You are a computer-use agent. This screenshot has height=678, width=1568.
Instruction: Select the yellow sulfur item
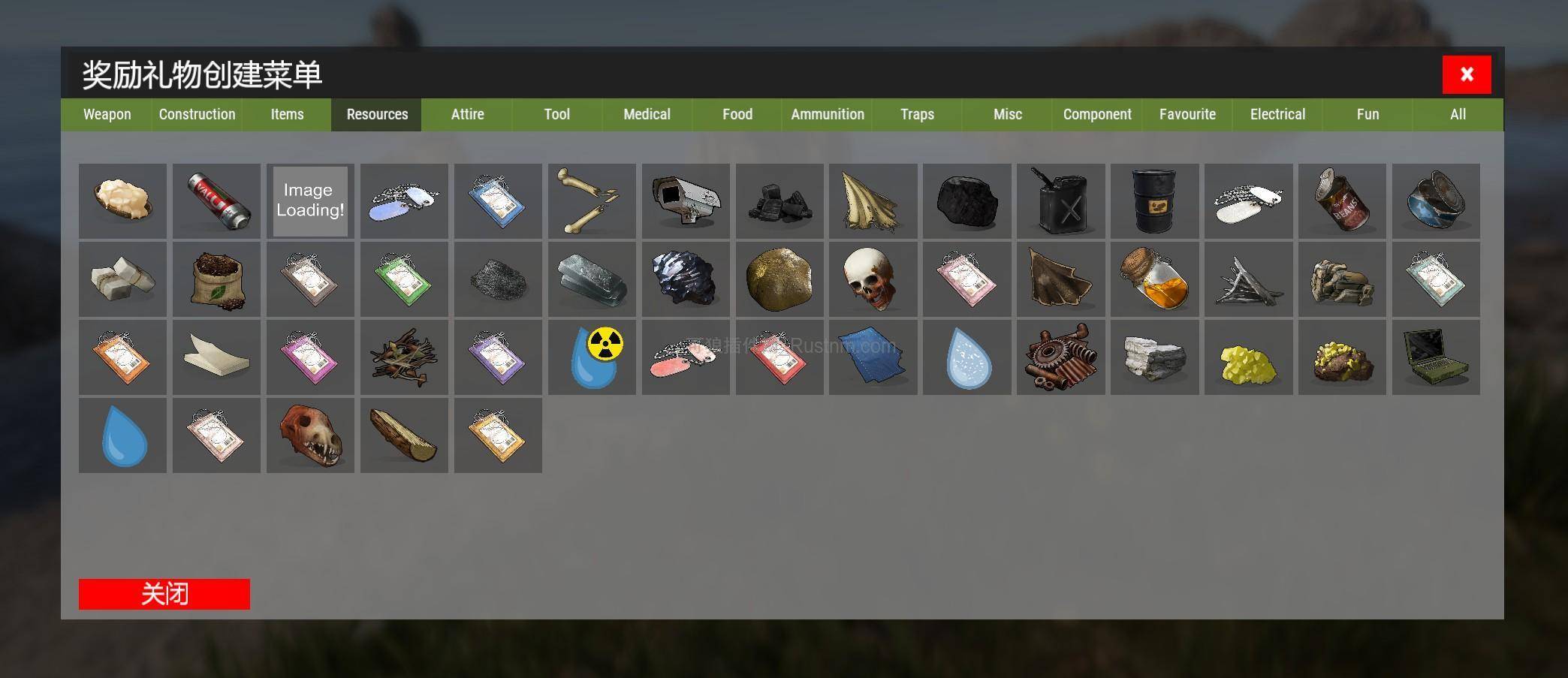click(x=1248, y=357)
